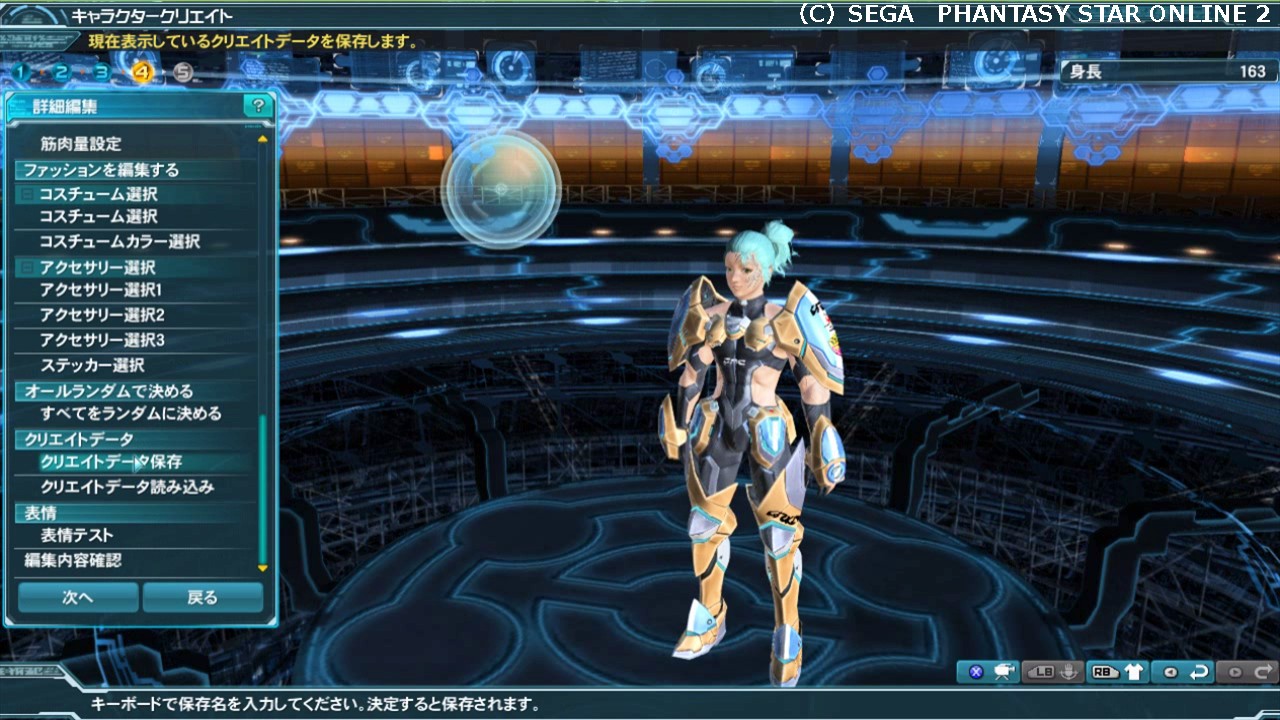Collapse the アクセサリー選択 section header
The image size is (1280, 720).
(27, 268)
